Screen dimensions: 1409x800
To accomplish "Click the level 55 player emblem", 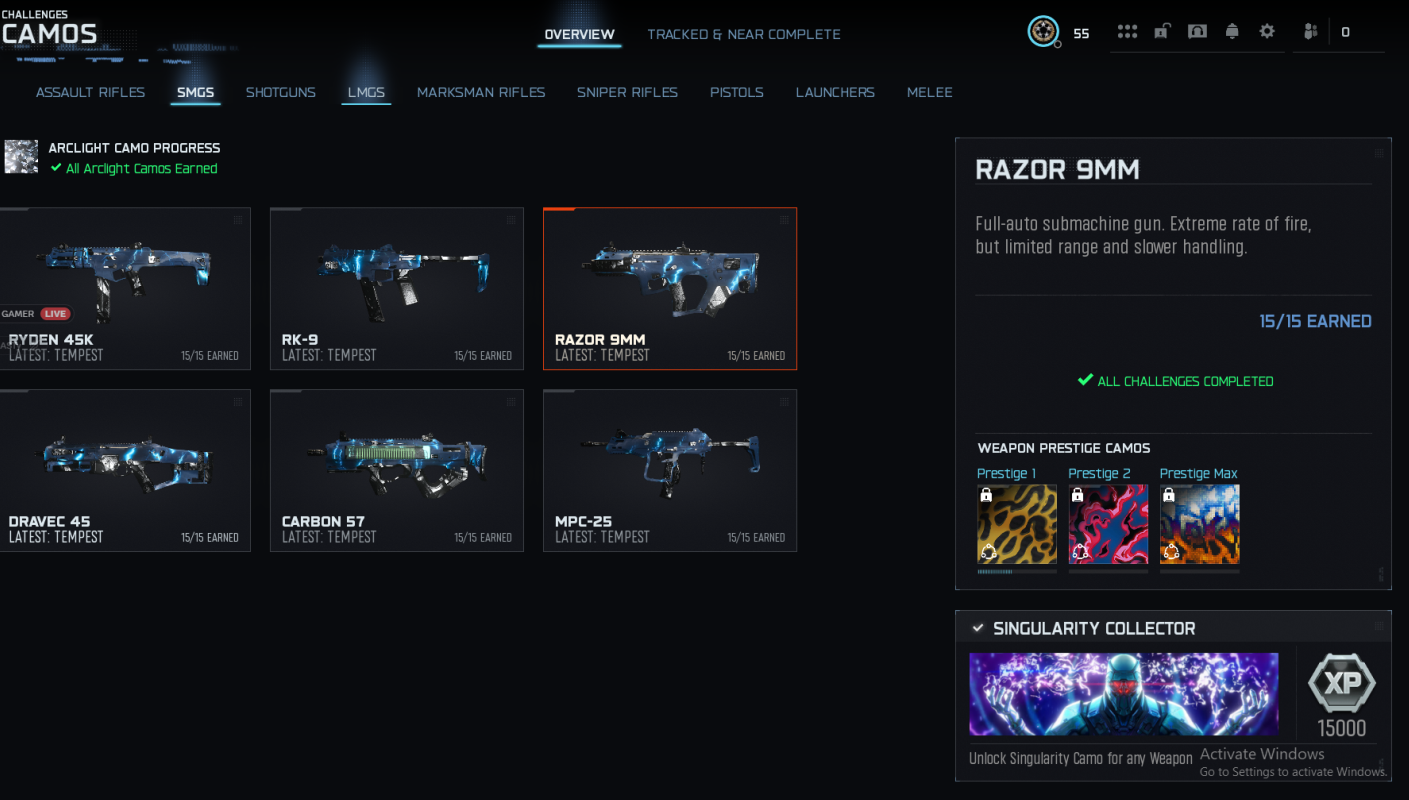I will point(1043,31).
